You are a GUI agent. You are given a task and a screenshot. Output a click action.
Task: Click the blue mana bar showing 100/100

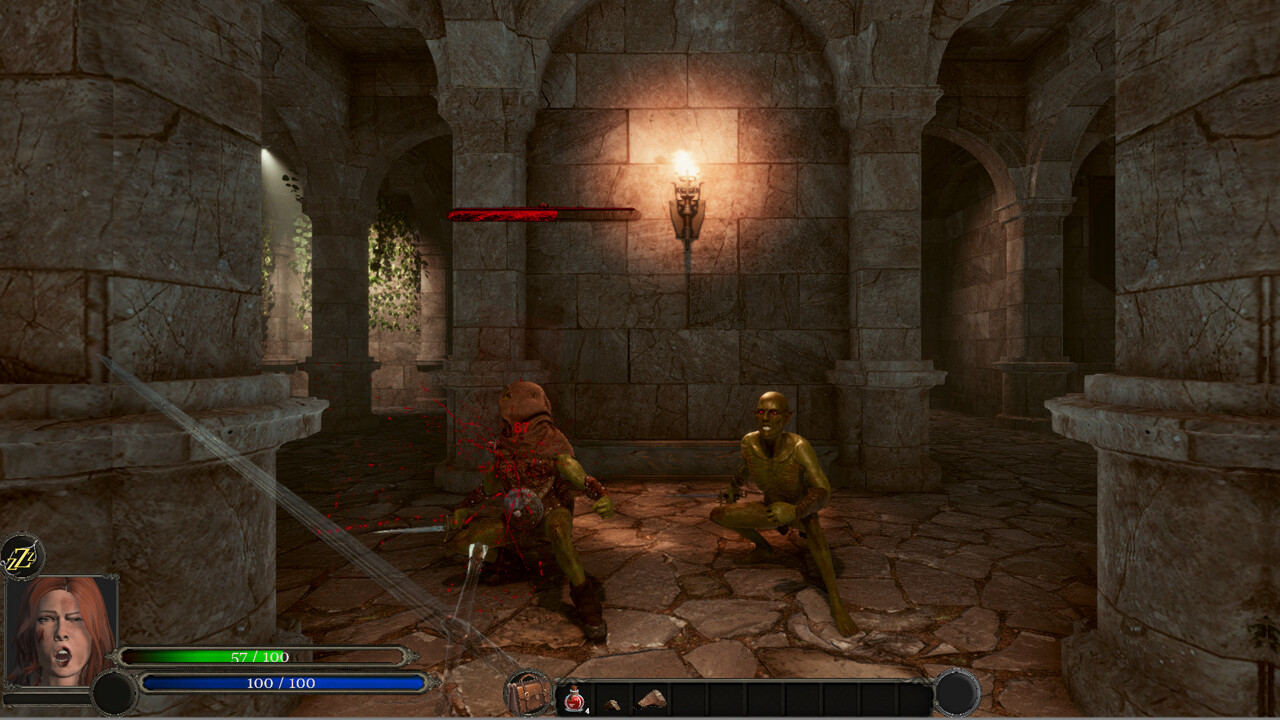(x=280, y=684)
